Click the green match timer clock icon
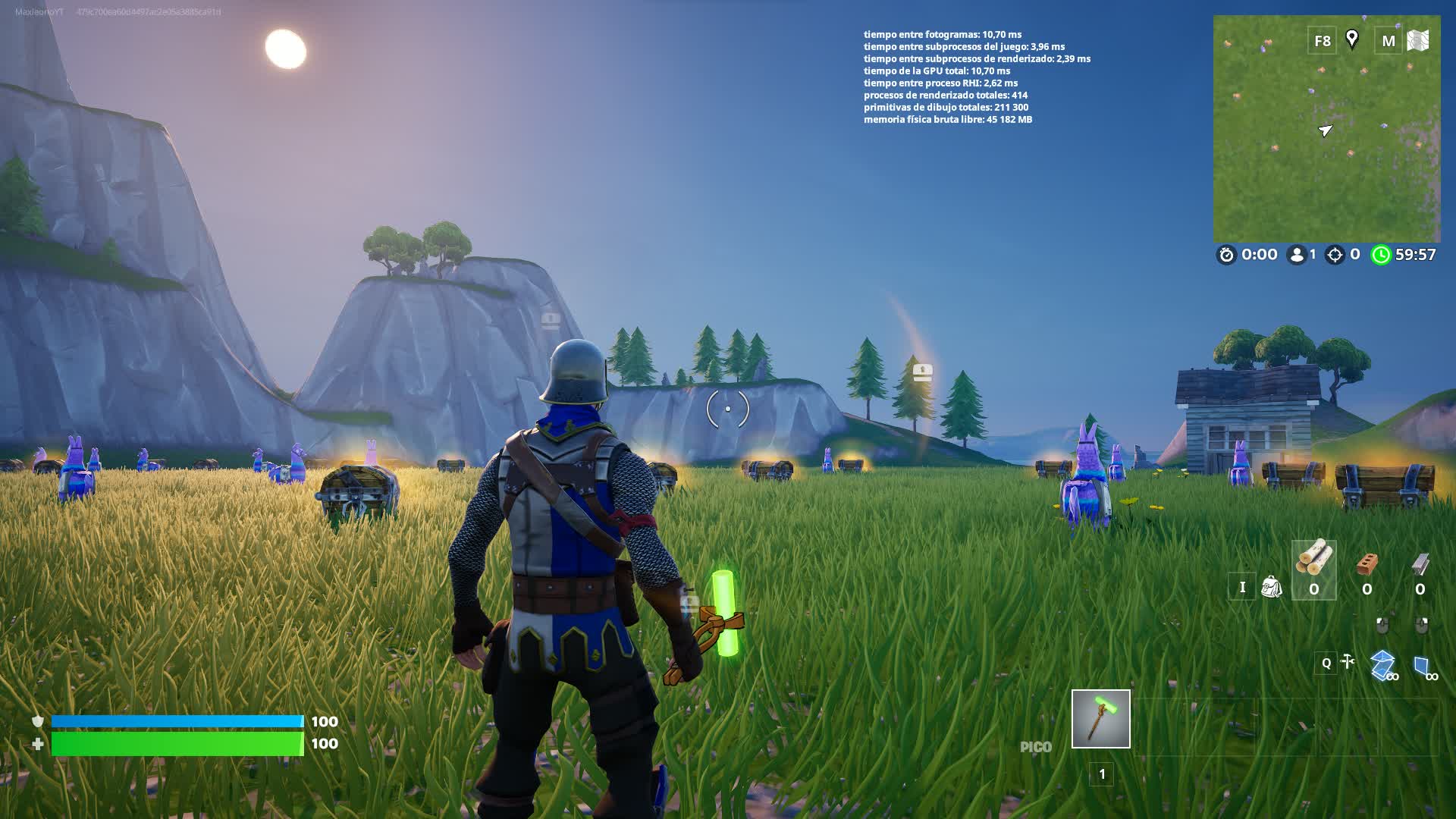This screenshot has width=1456, height=819. coord(1382,255)
